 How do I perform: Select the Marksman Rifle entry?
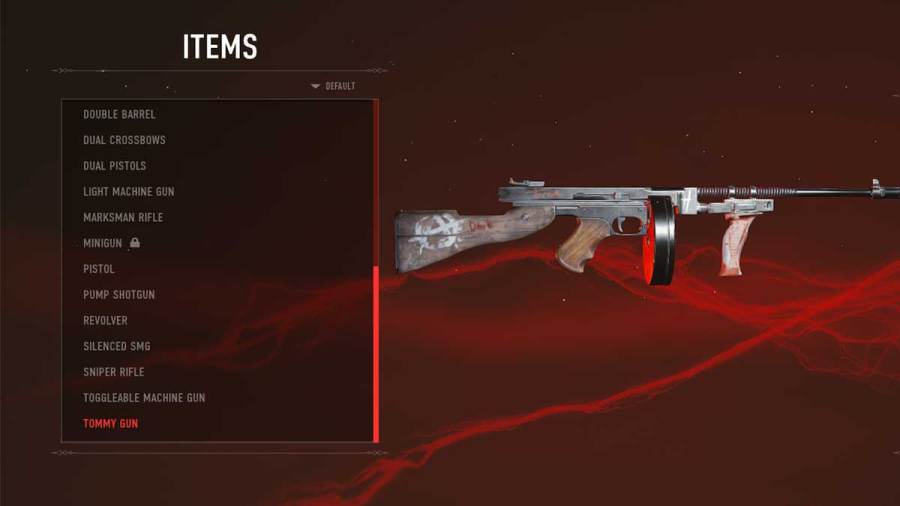point(122,217)
